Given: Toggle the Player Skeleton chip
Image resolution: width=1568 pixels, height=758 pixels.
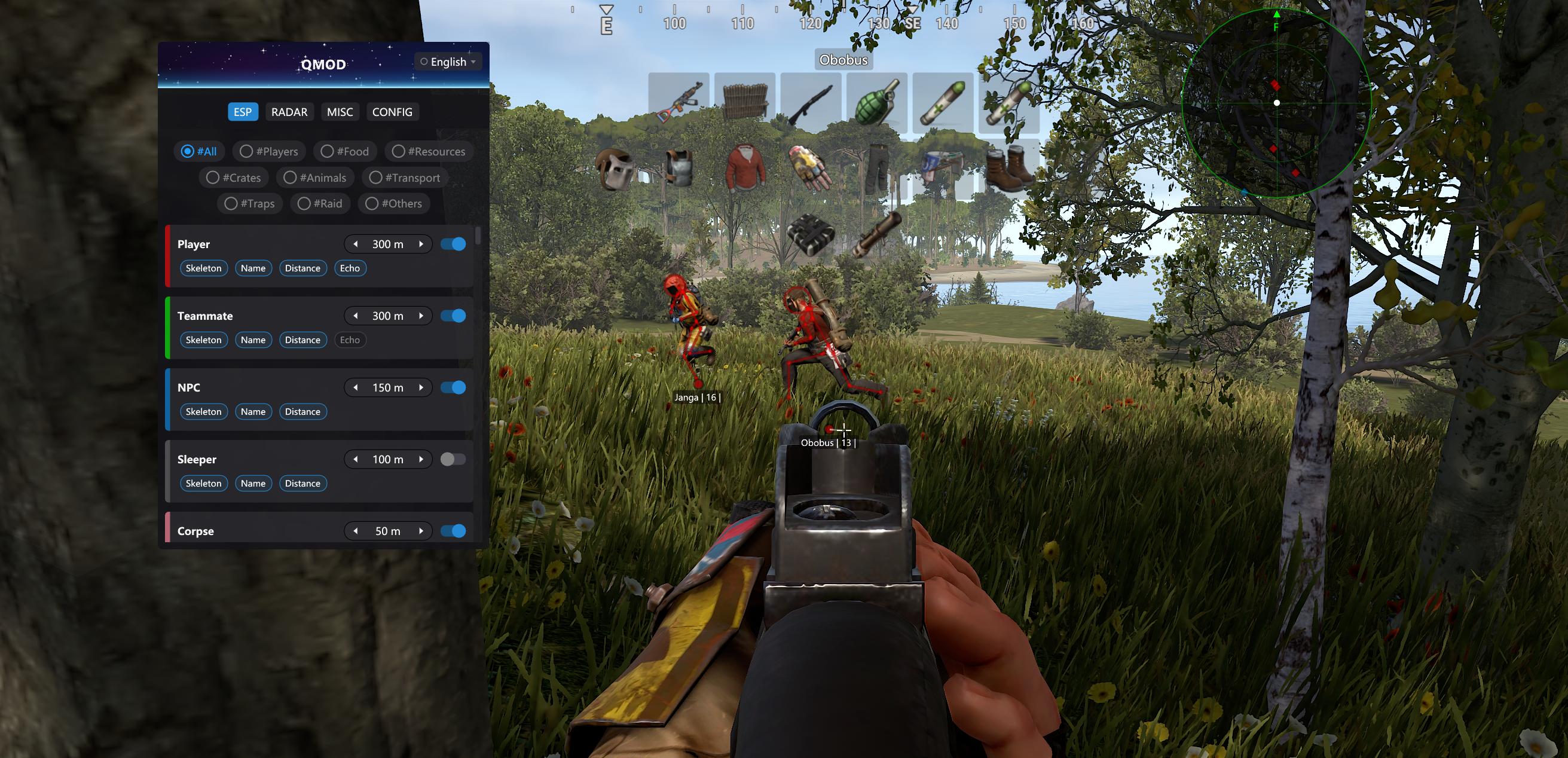Looking at the screenshot, I should pos(203,268).
